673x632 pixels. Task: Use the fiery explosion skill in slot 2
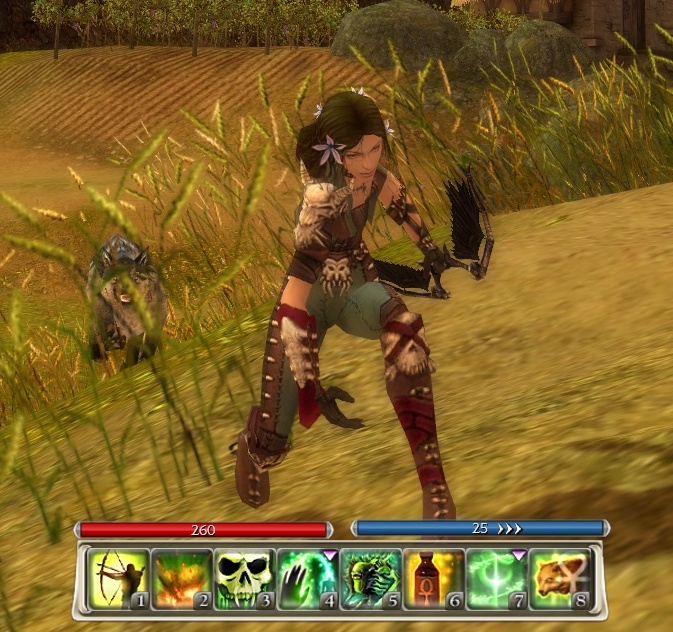(181, 578)
